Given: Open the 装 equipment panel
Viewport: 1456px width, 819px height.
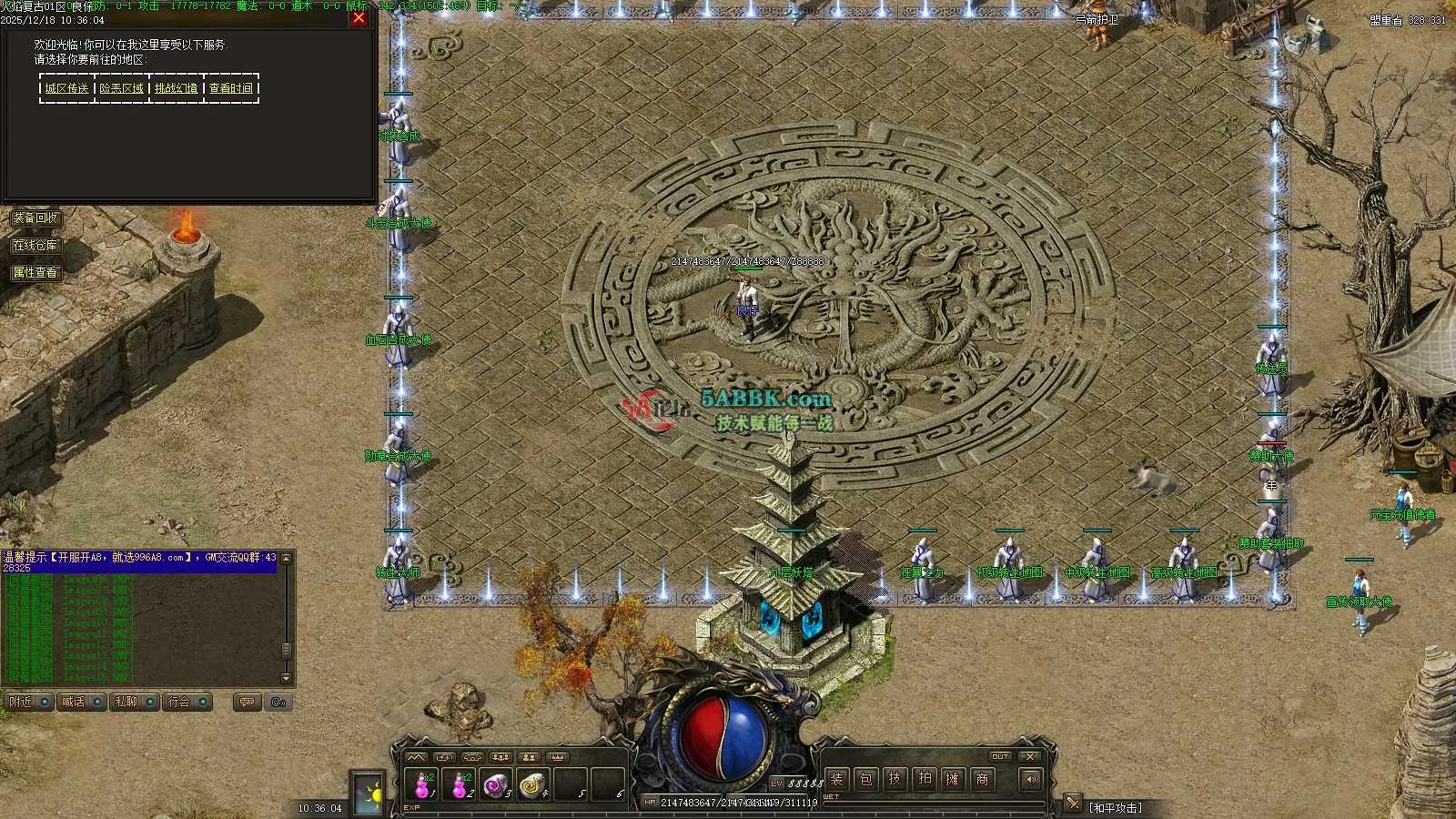Looking at the screenshot, I should click(x=837, y=779).
